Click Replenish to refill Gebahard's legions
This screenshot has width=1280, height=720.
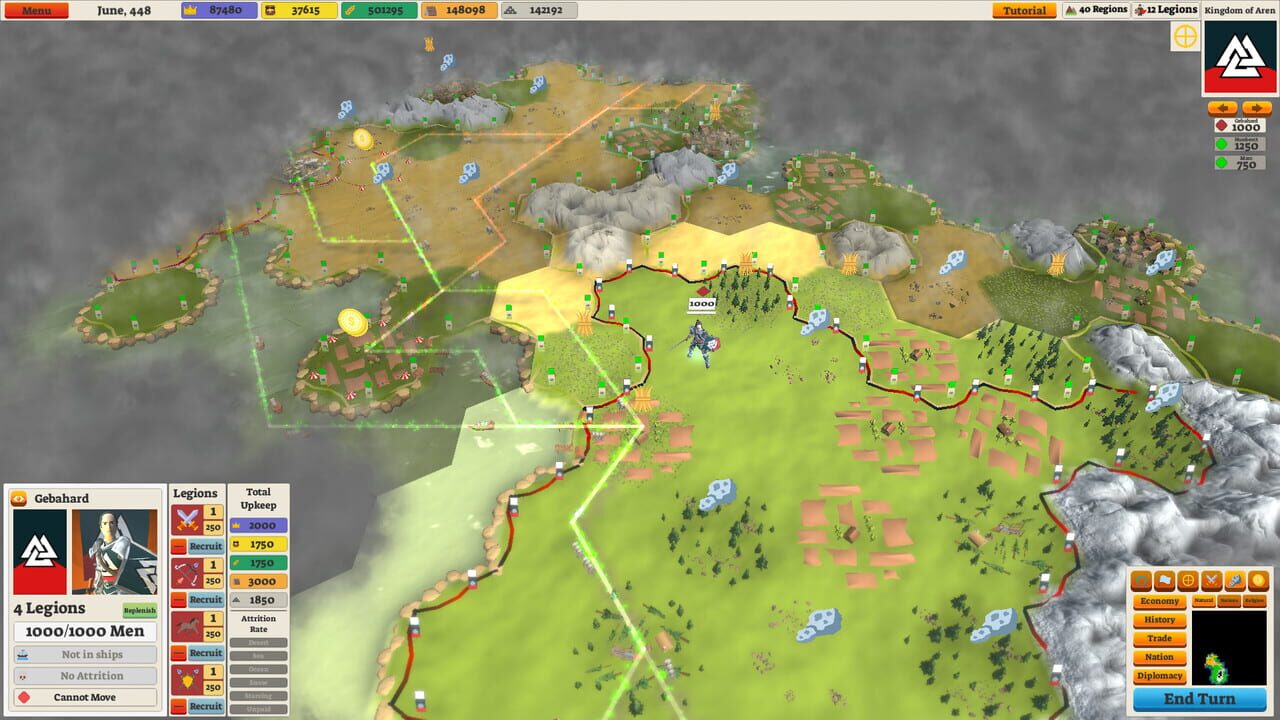(139, 608)
